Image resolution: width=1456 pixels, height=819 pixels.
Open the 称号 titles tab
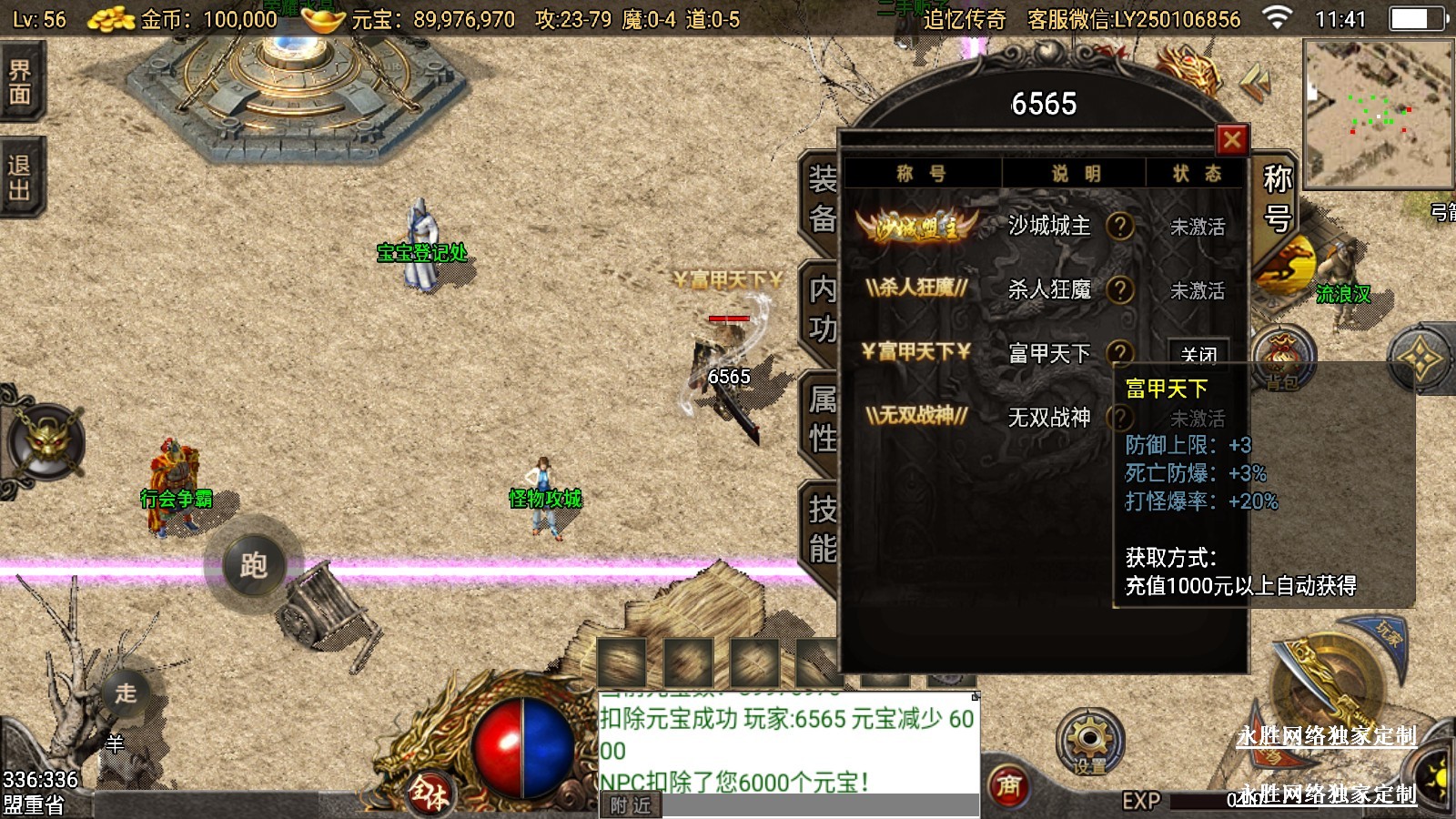click(x=1277, y=198)
